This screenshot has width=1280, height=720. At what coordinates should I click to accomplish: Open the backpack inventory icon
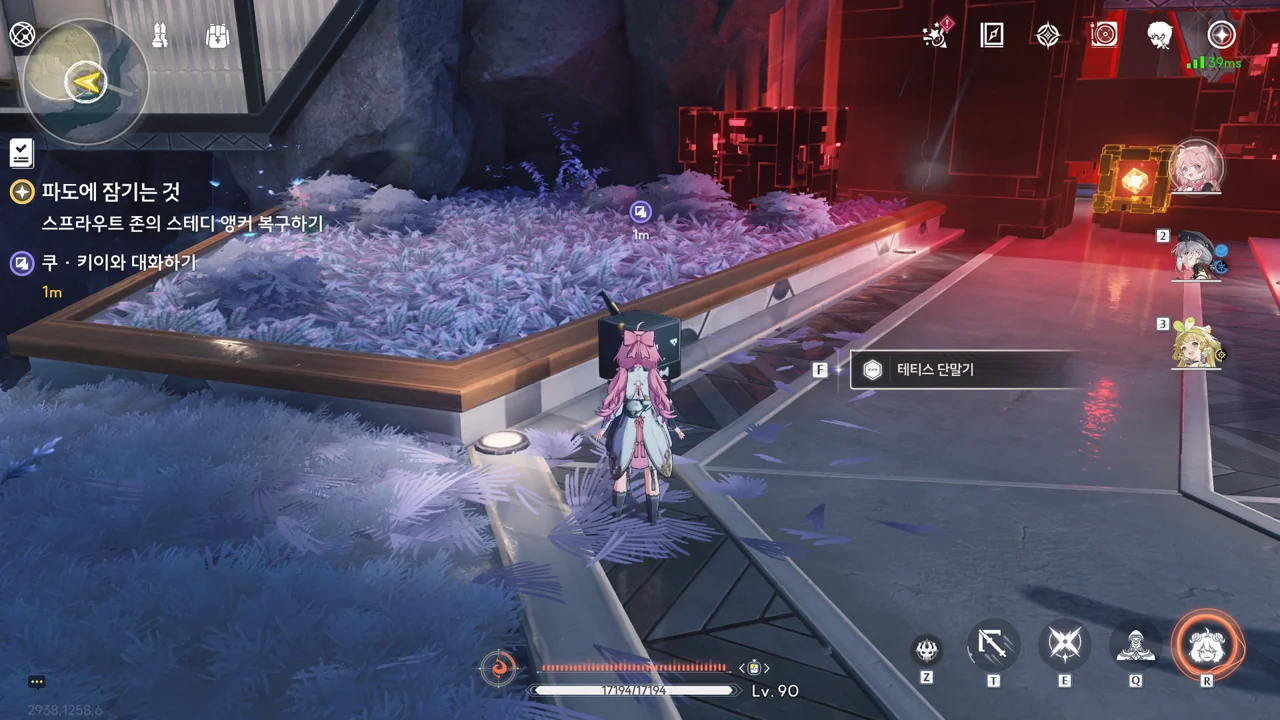tap(217, 36)
